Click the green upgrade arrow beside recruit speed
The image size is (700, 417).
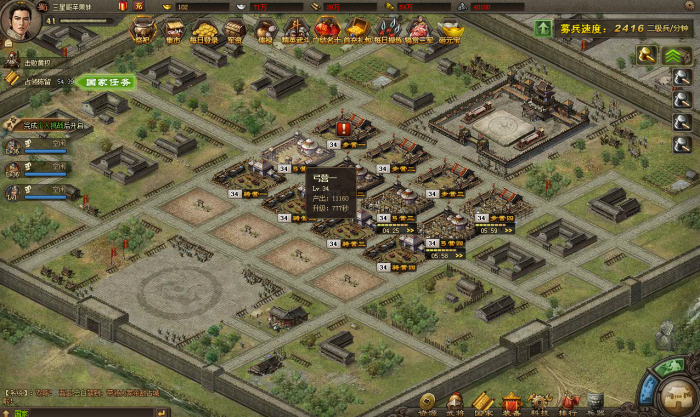point(543,29)
